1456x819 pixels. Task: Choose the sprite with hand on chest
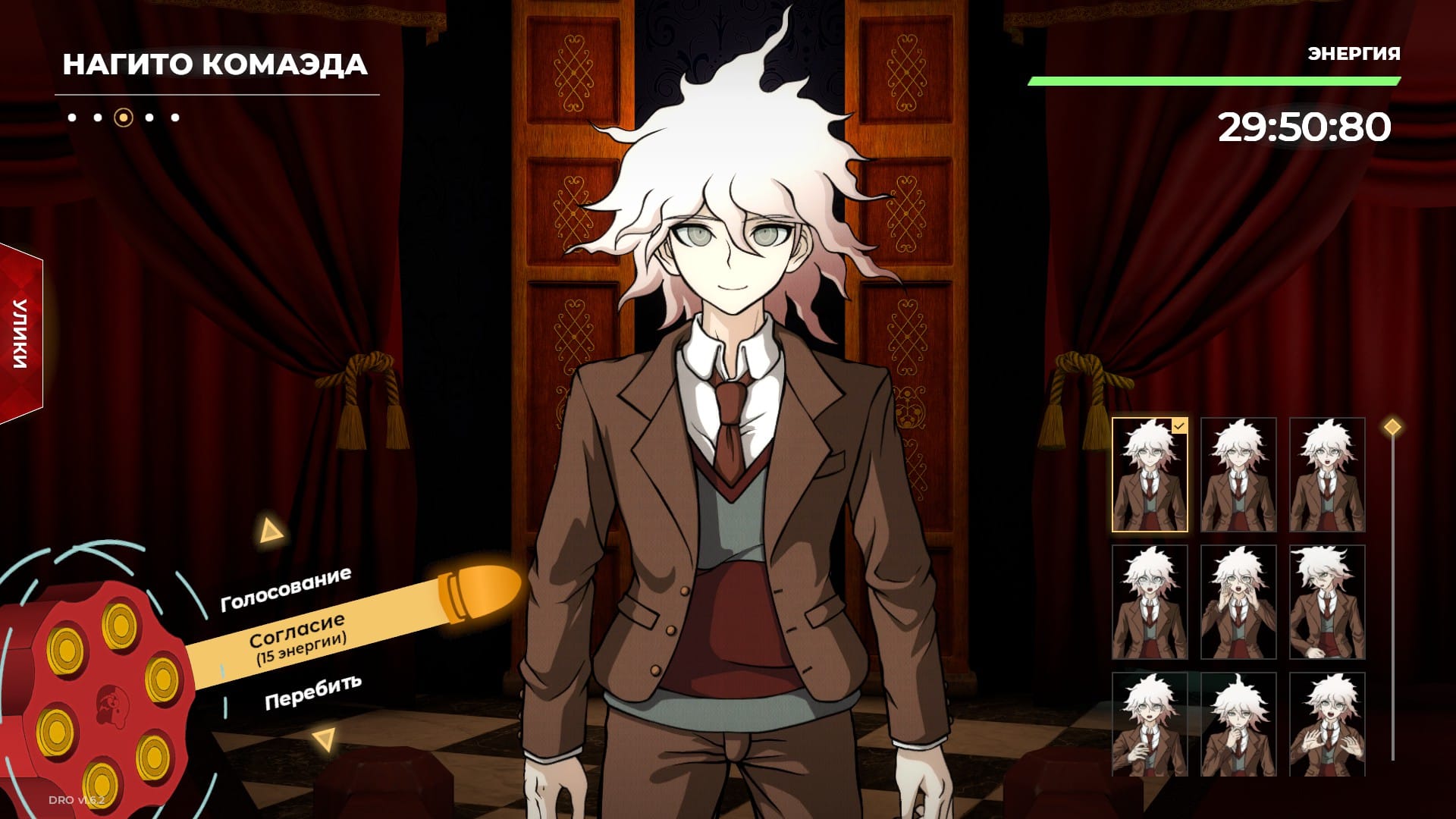pyautogui.click(x=1150, y=724)
